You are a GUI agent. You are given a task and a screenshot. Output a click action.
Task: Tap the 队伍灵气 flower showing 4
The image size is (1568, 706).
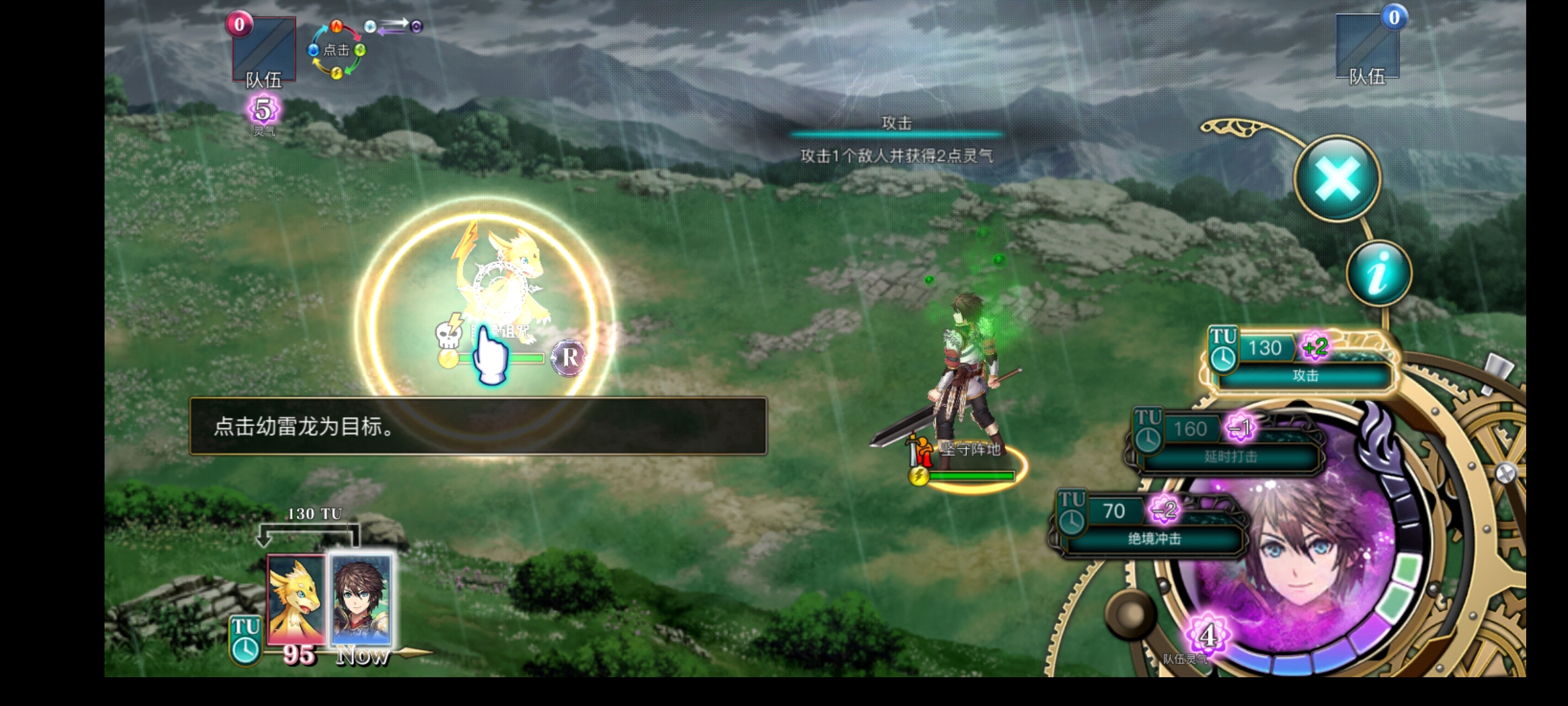coord(1207,635)
